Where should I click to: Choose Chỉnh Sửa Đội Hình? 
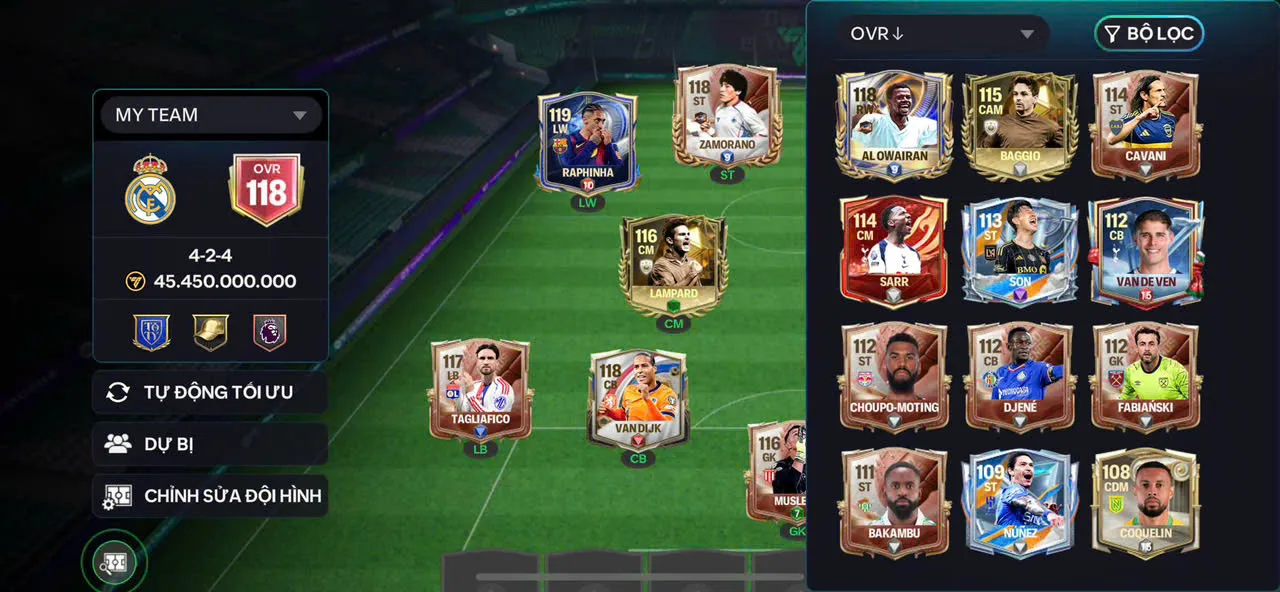[x=210, y=496]
